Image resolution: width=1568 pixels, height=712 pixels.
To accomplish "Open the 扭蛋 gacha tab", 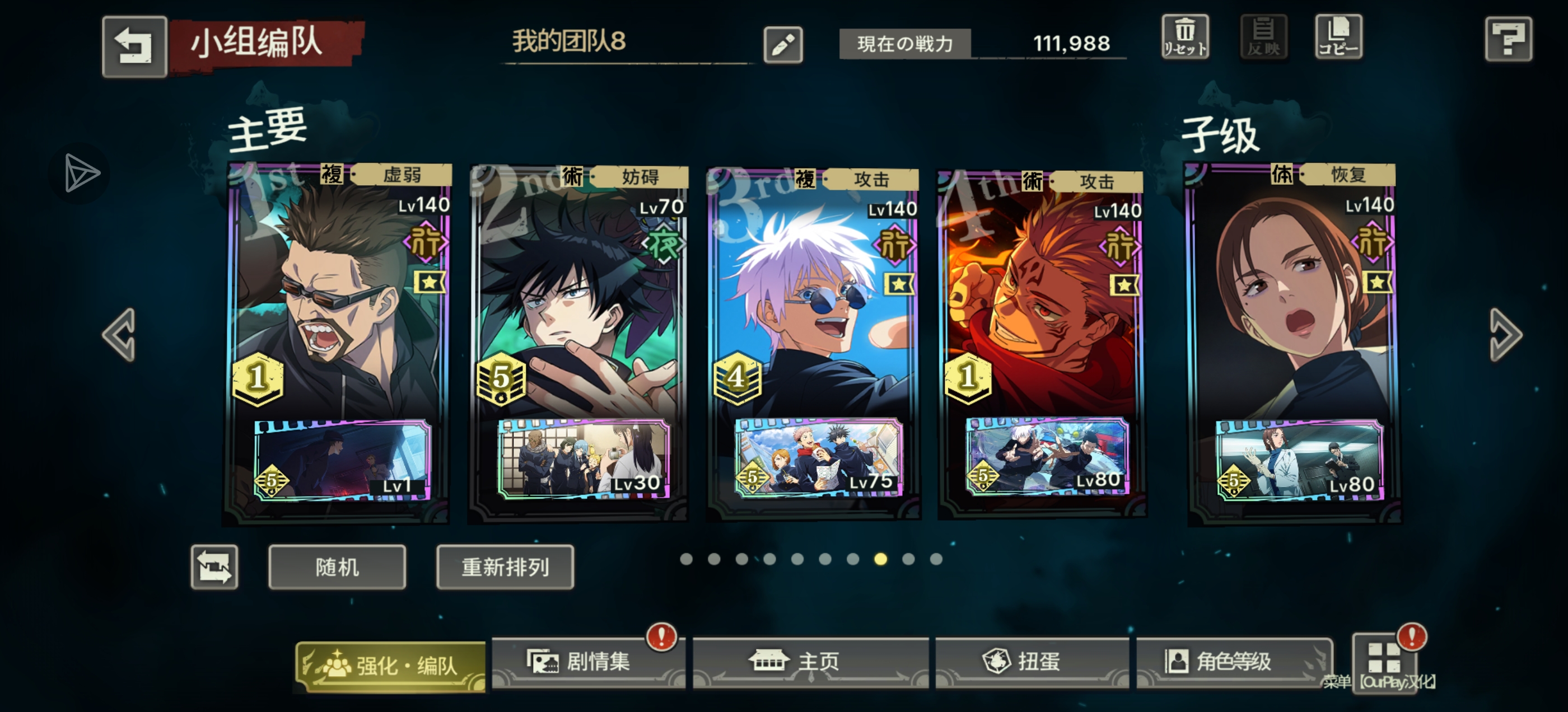I will (1032, 662).
